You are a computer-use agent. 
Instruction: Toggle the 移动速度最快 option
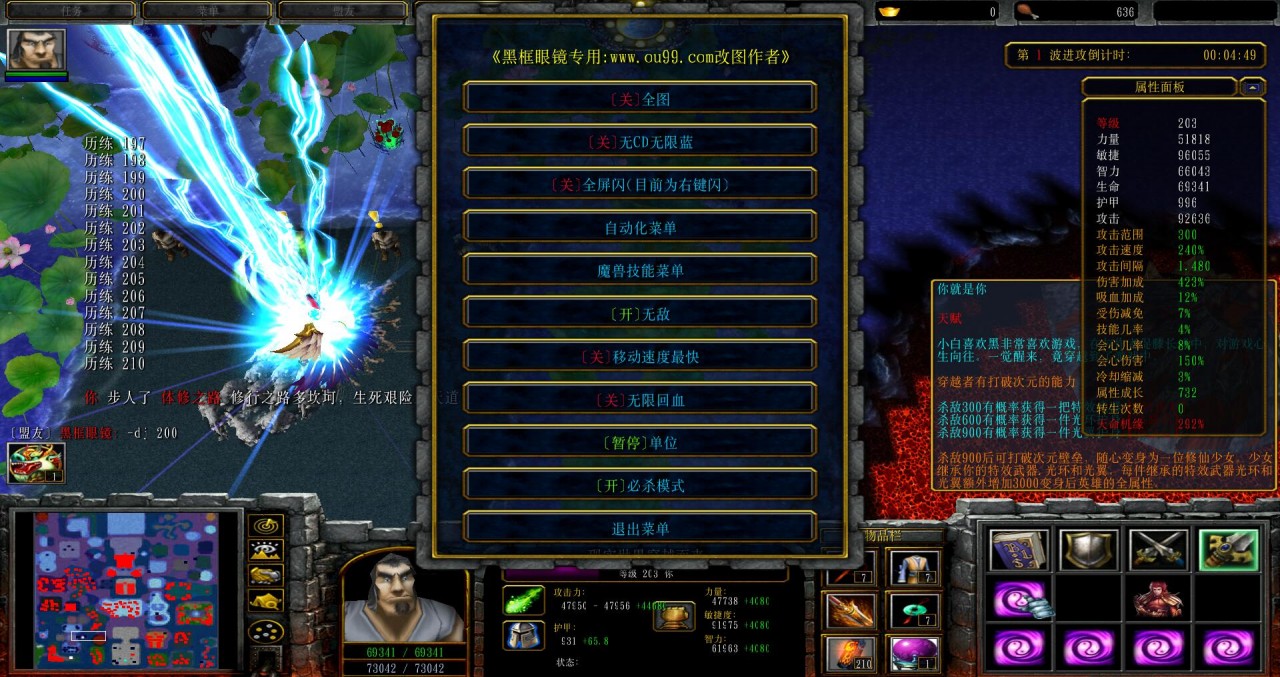point(640,356)
